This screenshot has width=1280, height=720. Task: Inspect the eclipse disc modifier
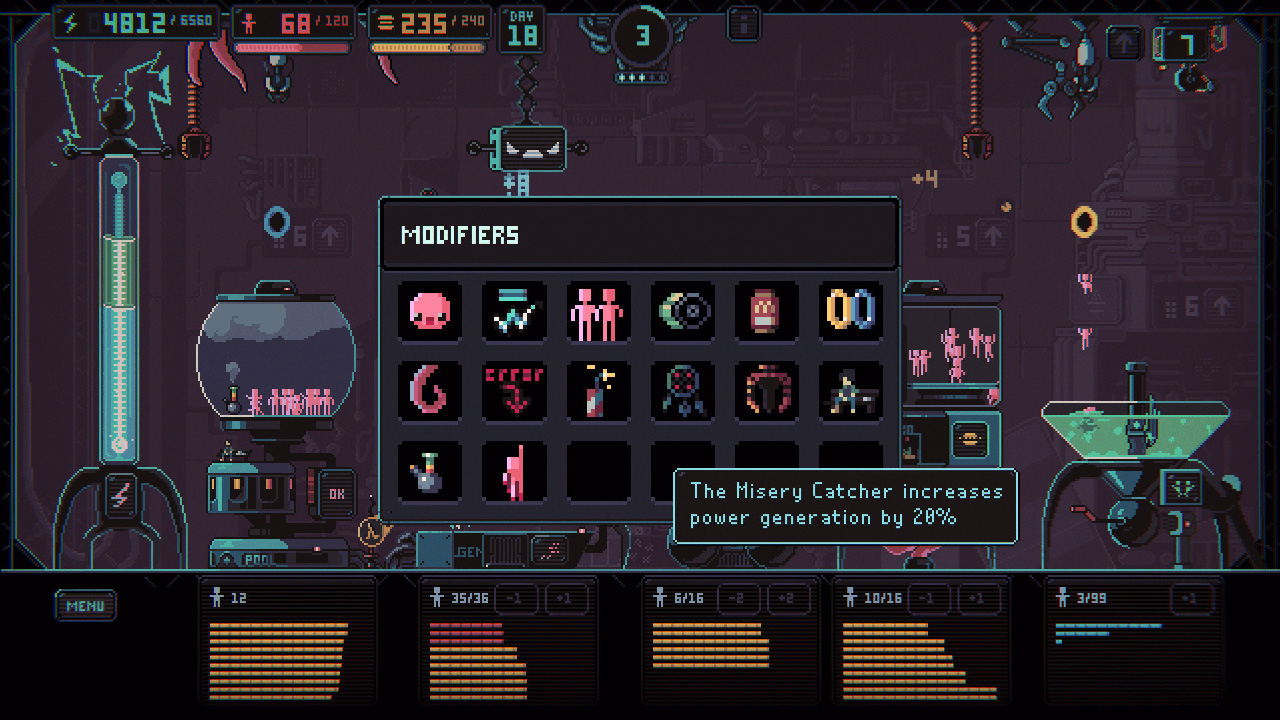[683, 311]
